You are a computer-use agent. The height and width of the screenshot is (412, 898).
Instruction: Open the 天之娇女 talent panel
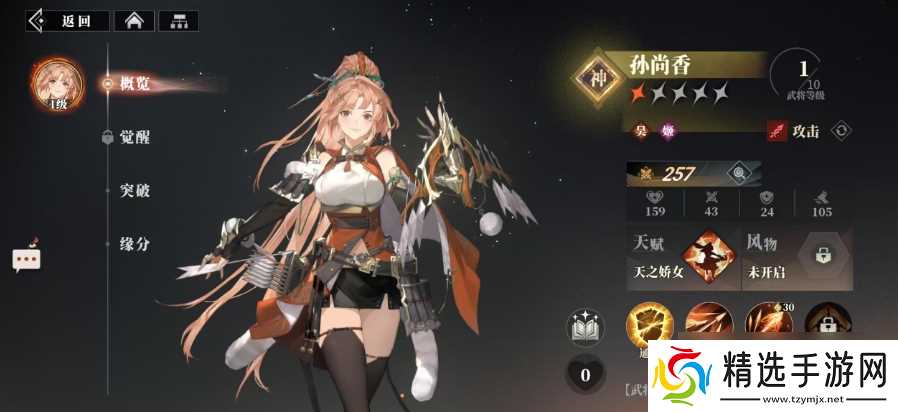click(683, 257)
